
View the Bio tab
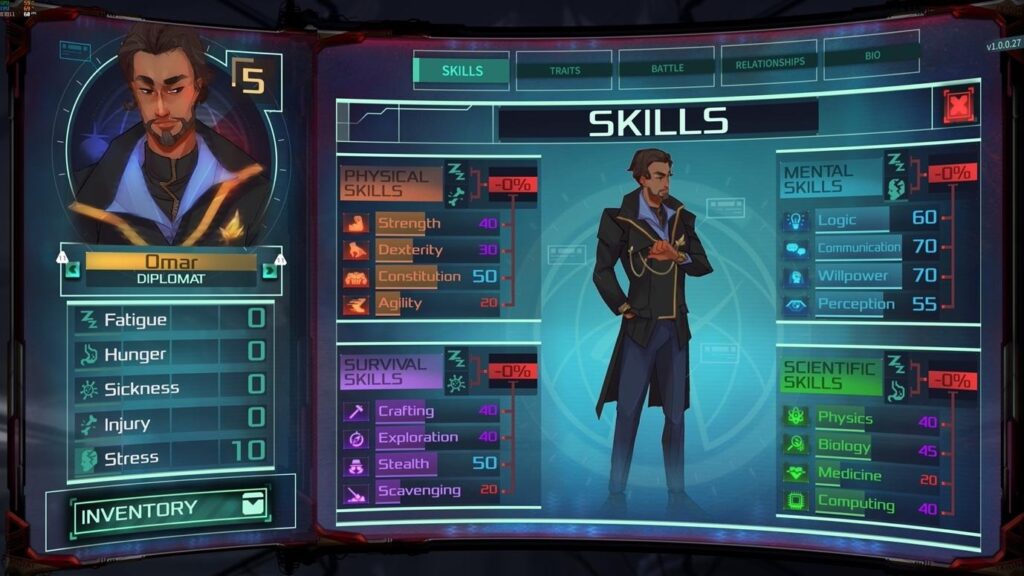pos(872,56)
